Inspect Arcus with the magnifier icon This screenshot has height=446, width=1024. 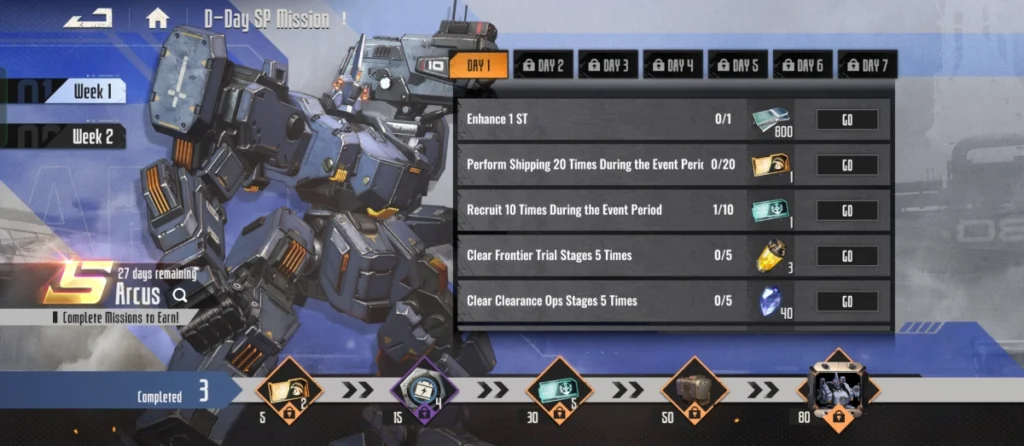tap(180, 295)
